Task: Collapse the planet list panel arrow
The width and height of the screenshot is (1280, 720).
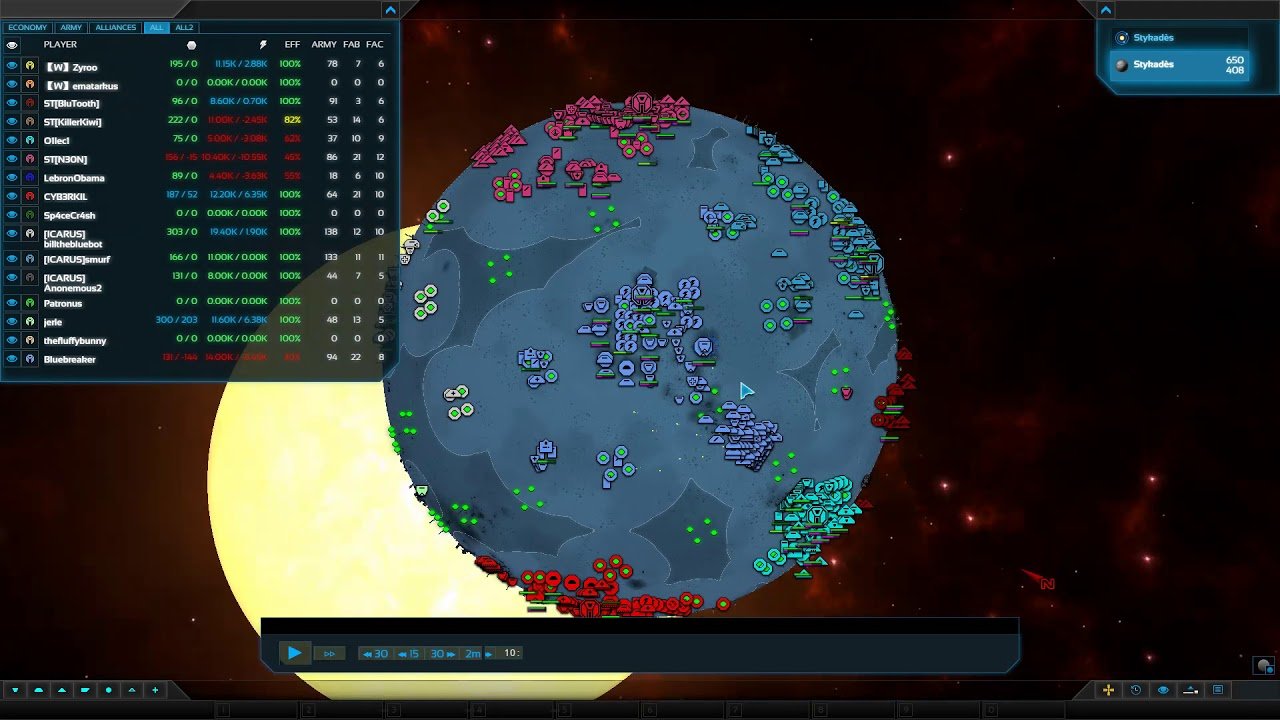Action: pyautogui.click(x=1106, y=10)
